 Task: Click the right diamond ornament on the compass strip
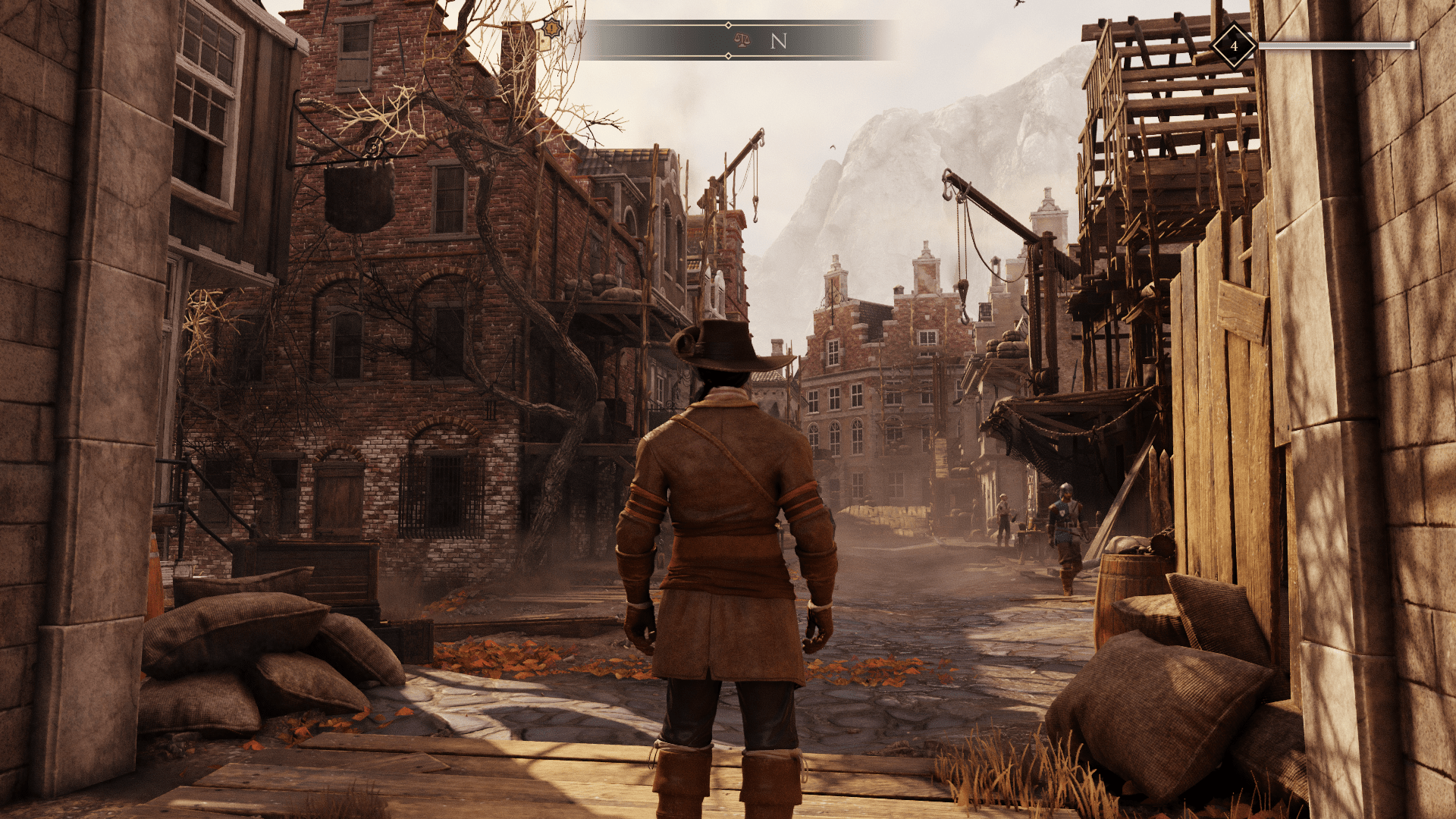click(727, 56)
